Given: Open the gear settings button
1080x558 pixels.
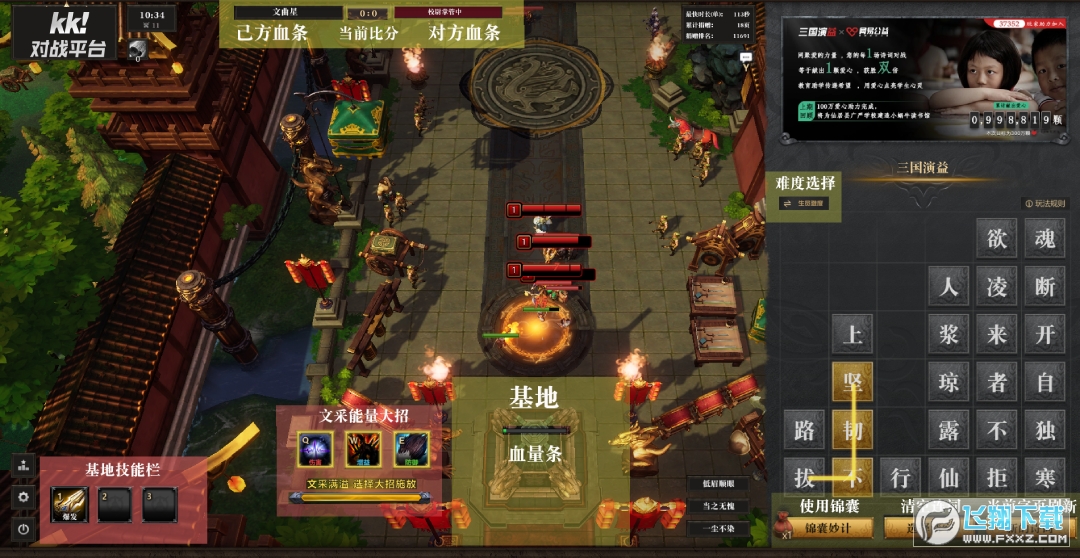Looking at the screenshot, I should (x=24, y=497).
